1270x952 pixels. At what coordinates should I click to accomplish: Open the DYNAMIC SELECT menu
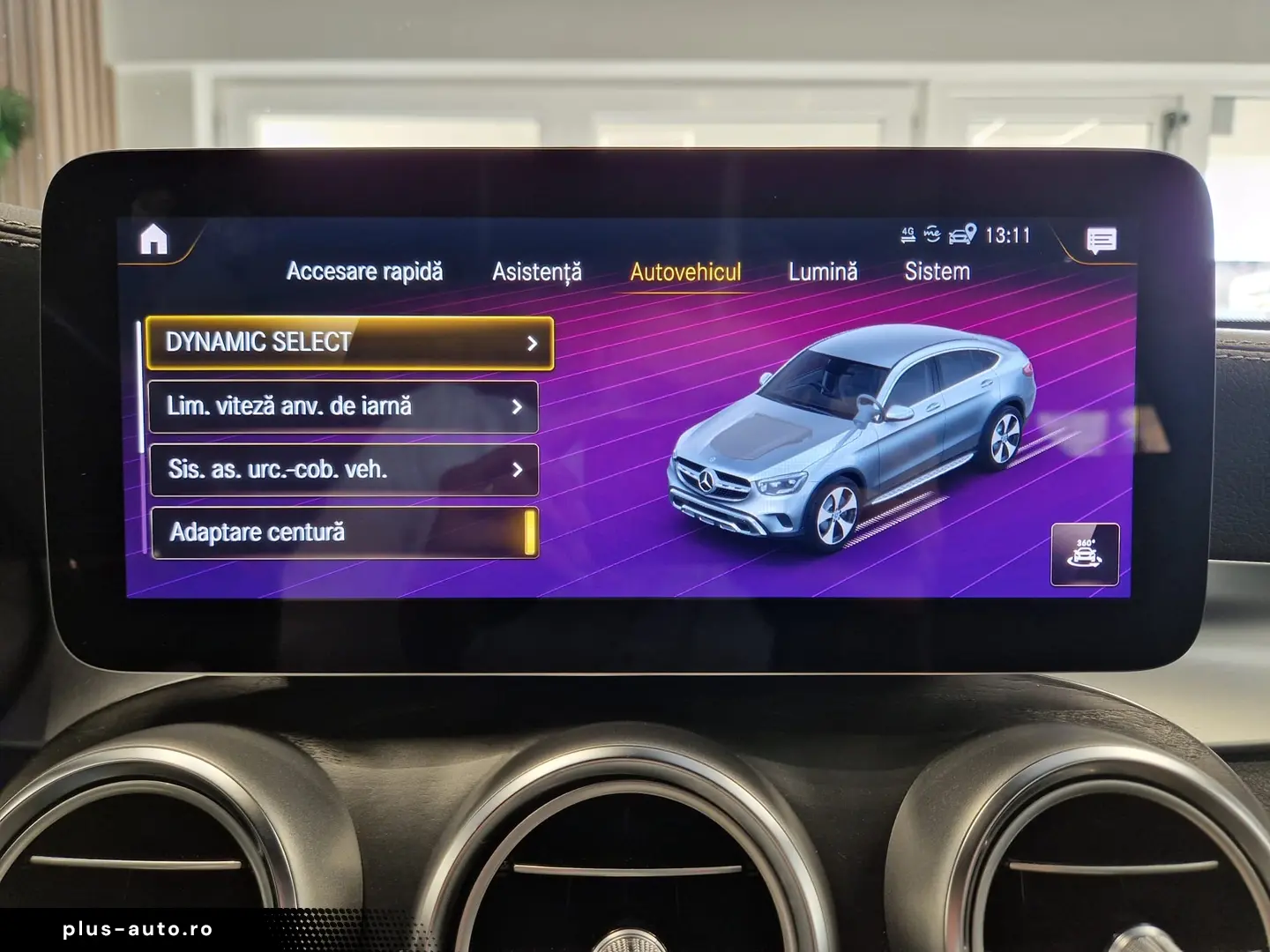349,342
